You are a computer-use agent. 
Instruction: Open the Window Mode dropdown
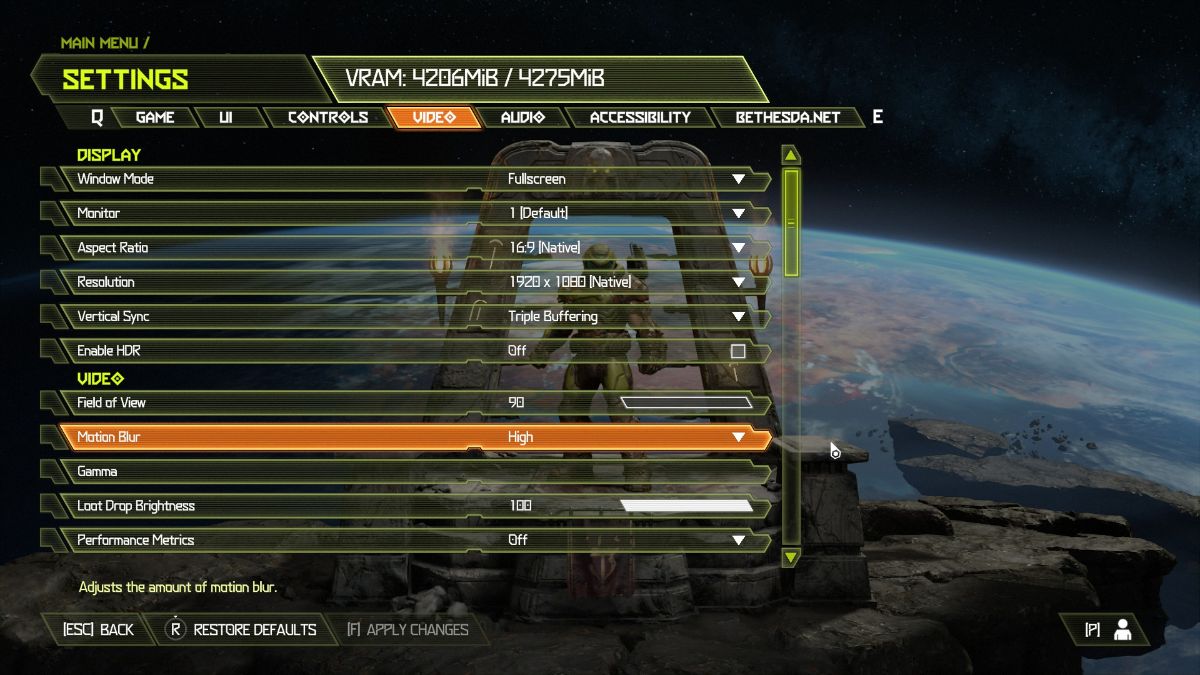pos(738,179)
